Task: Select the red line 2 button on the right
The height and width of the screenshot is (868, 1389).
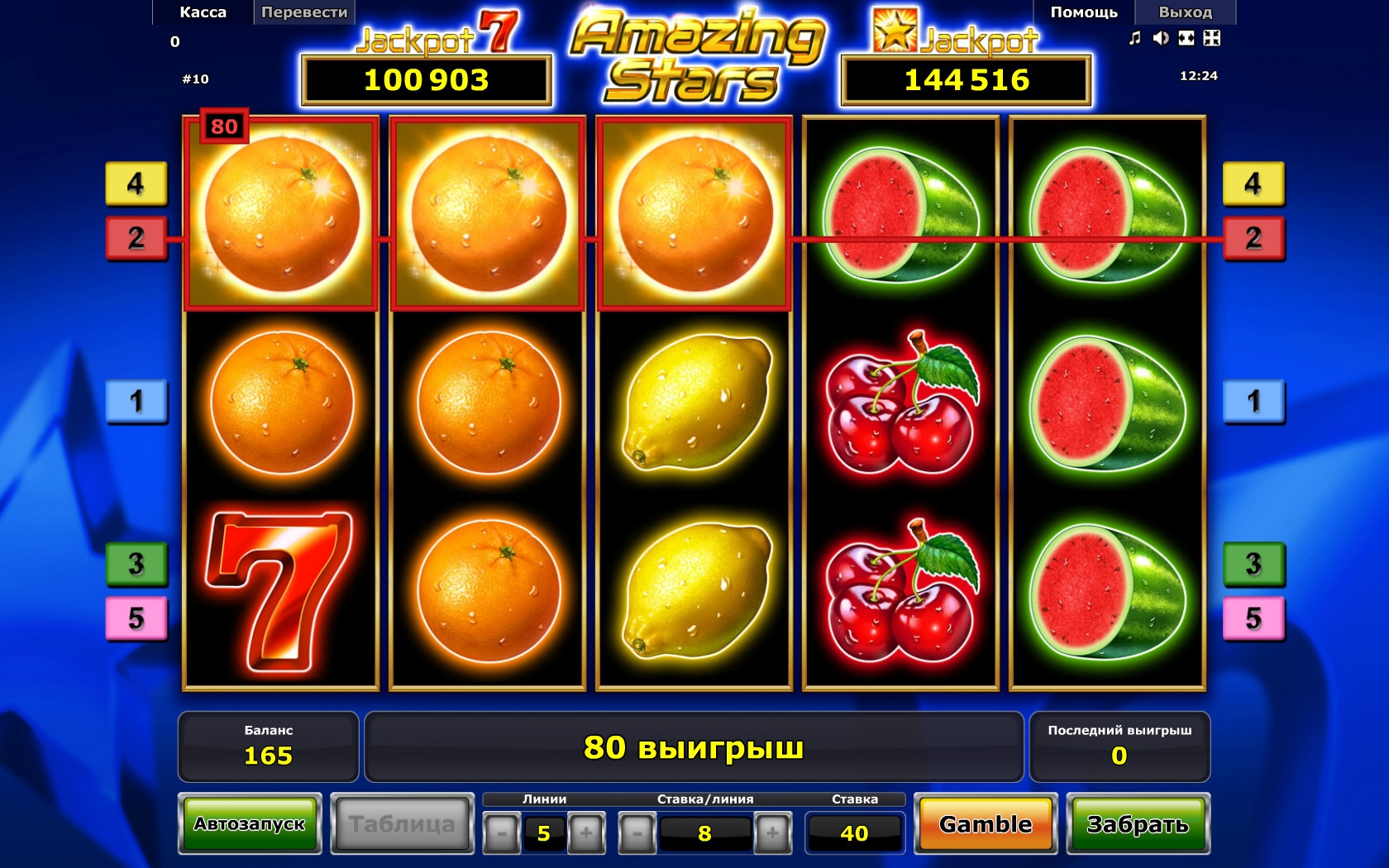Action: [1253, 238]
